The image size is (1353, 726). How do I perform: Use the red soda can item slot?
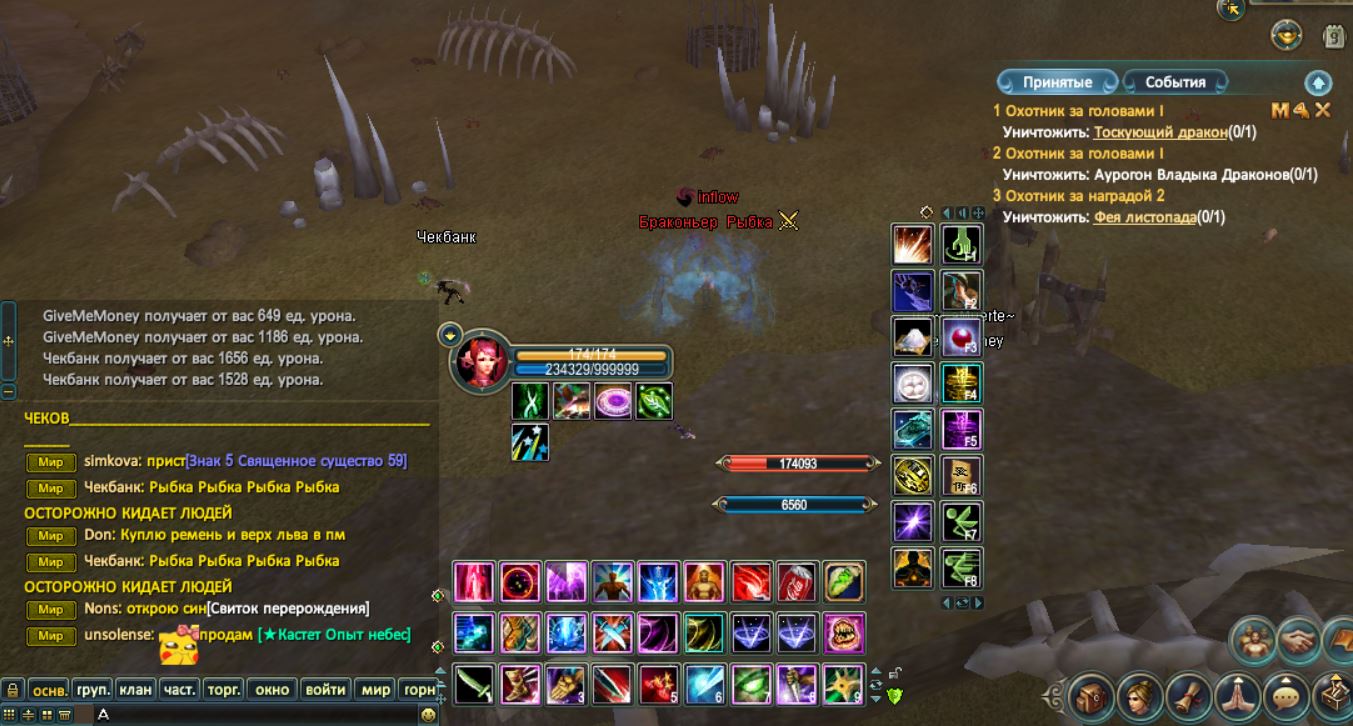coord(798,582)
